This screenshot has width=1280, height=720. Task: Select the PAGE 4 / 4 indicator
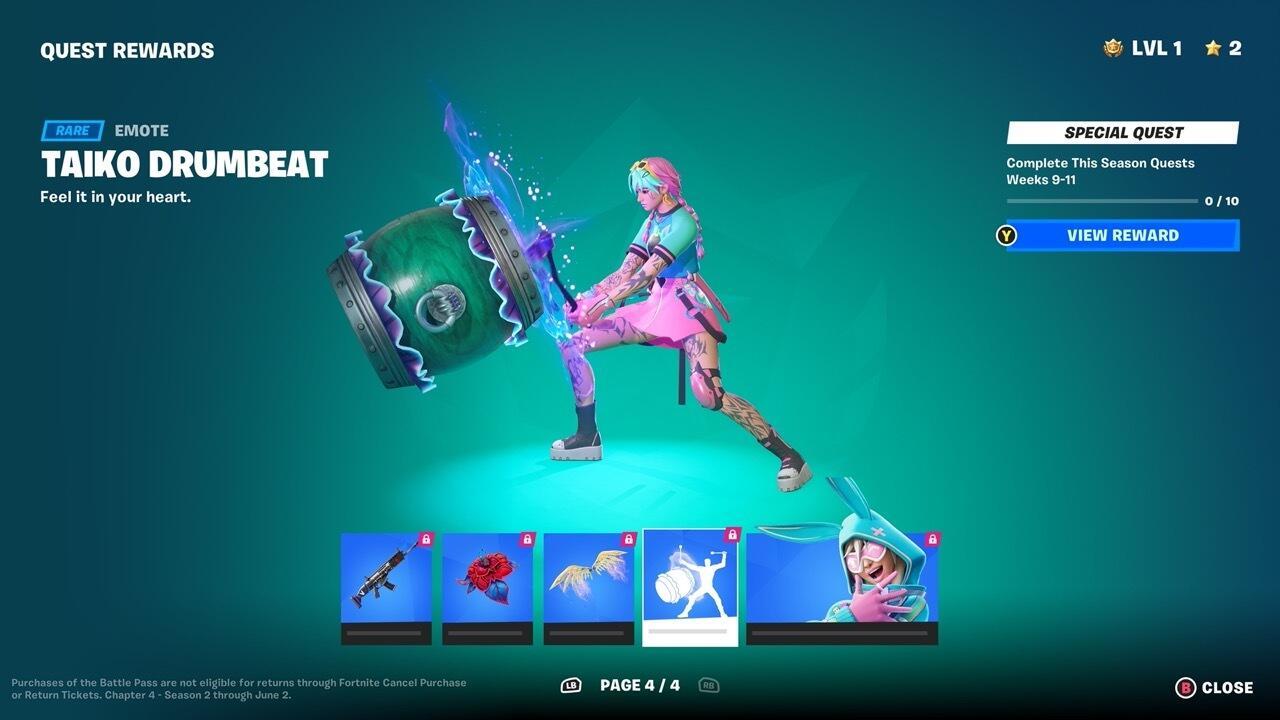pos(638,686)
